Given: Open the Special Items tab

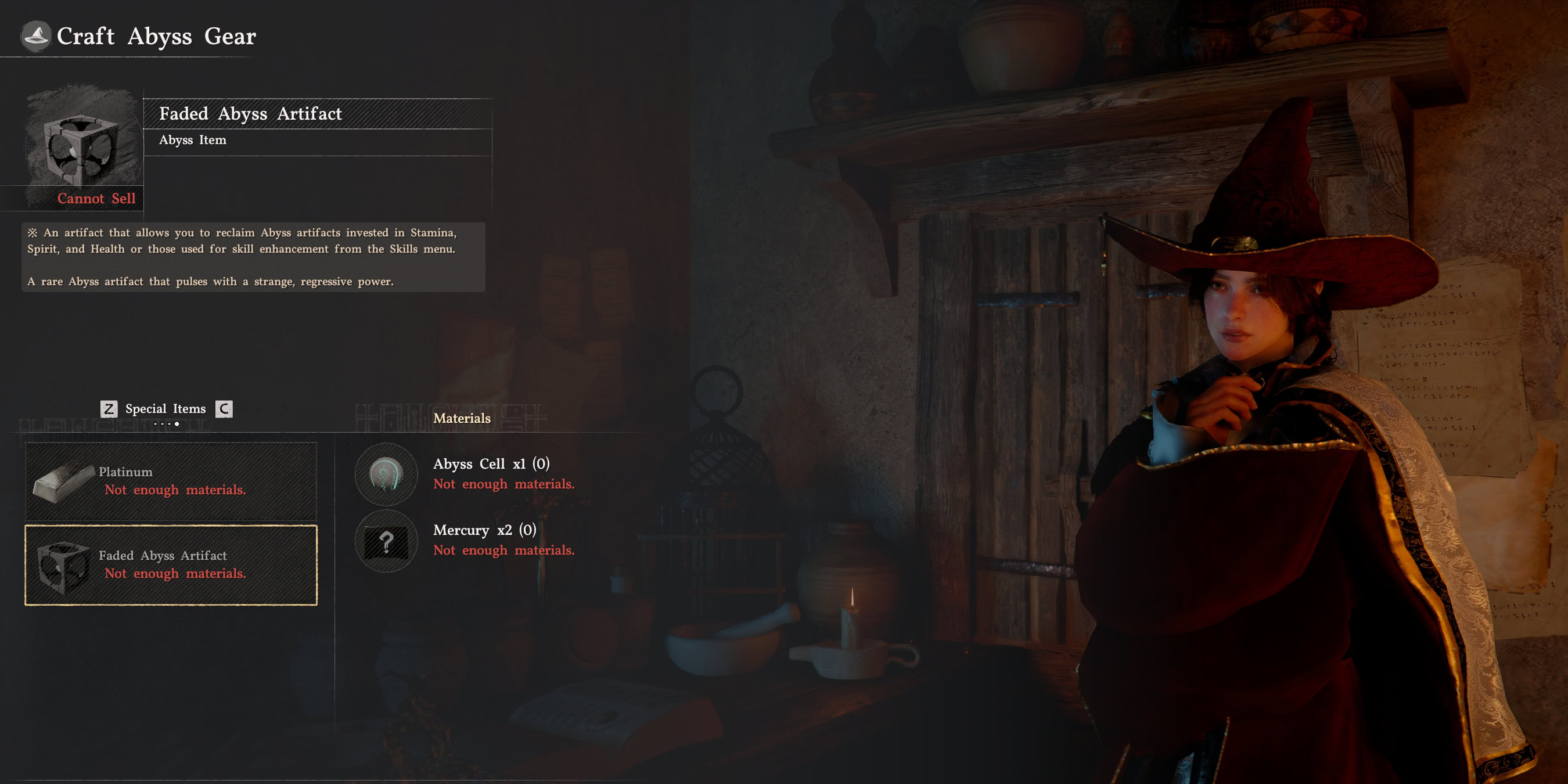Looking at the screenshot, I should tap(165, 408).
